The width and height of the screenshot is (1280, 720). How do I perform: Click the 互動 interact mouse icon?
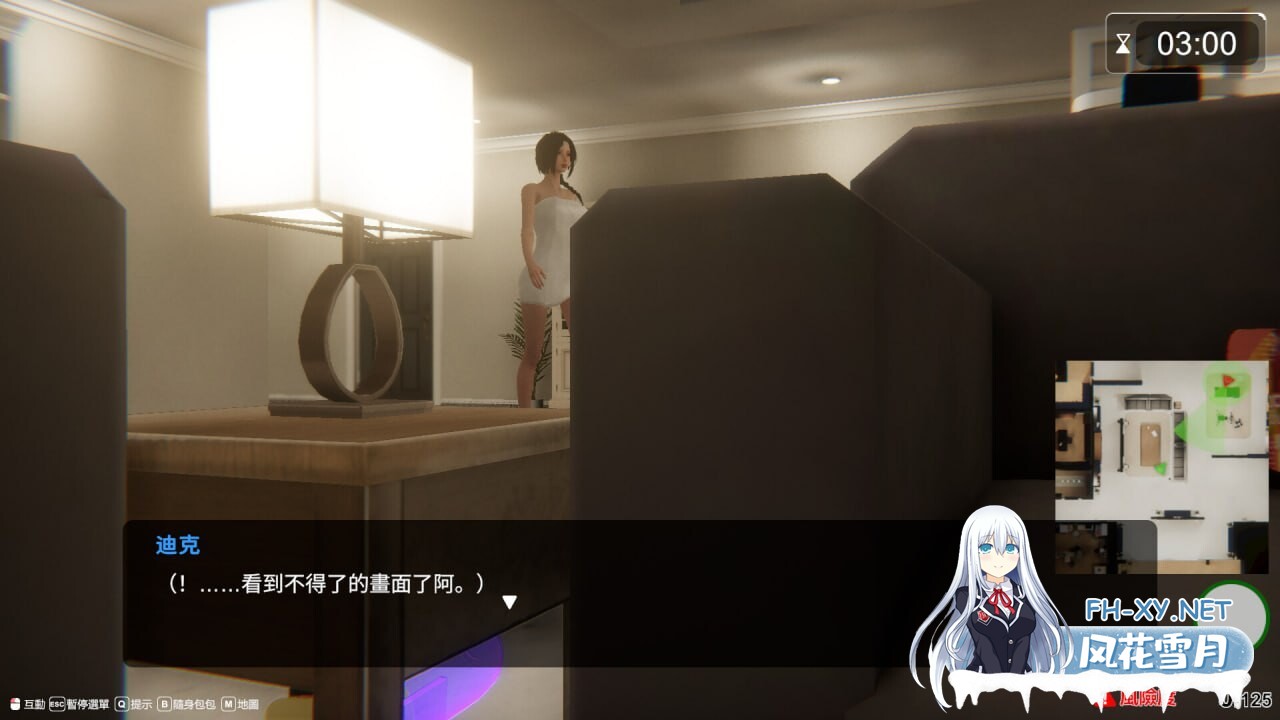(x=15, y=703)
